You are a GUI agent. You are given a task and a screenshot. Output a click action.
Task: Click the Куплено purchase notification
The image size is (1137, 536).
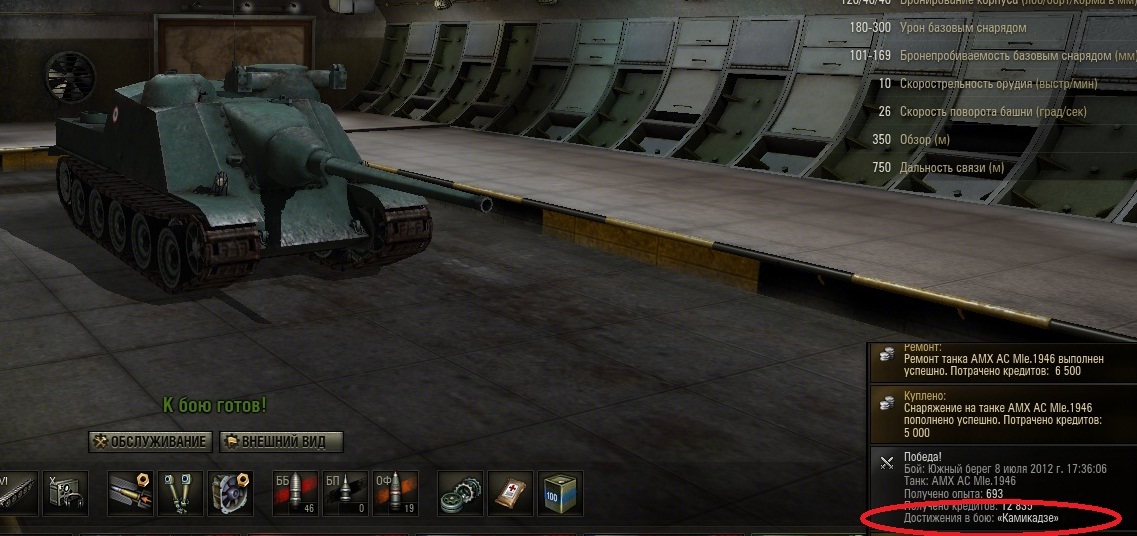[x=1000, y=414]
